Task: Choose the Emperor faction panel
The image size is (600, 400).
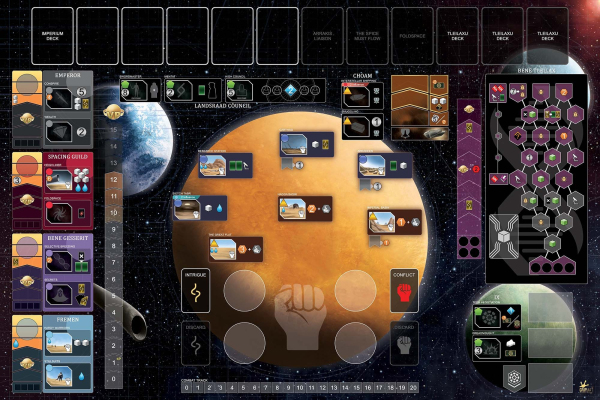Action: (53, 106)
